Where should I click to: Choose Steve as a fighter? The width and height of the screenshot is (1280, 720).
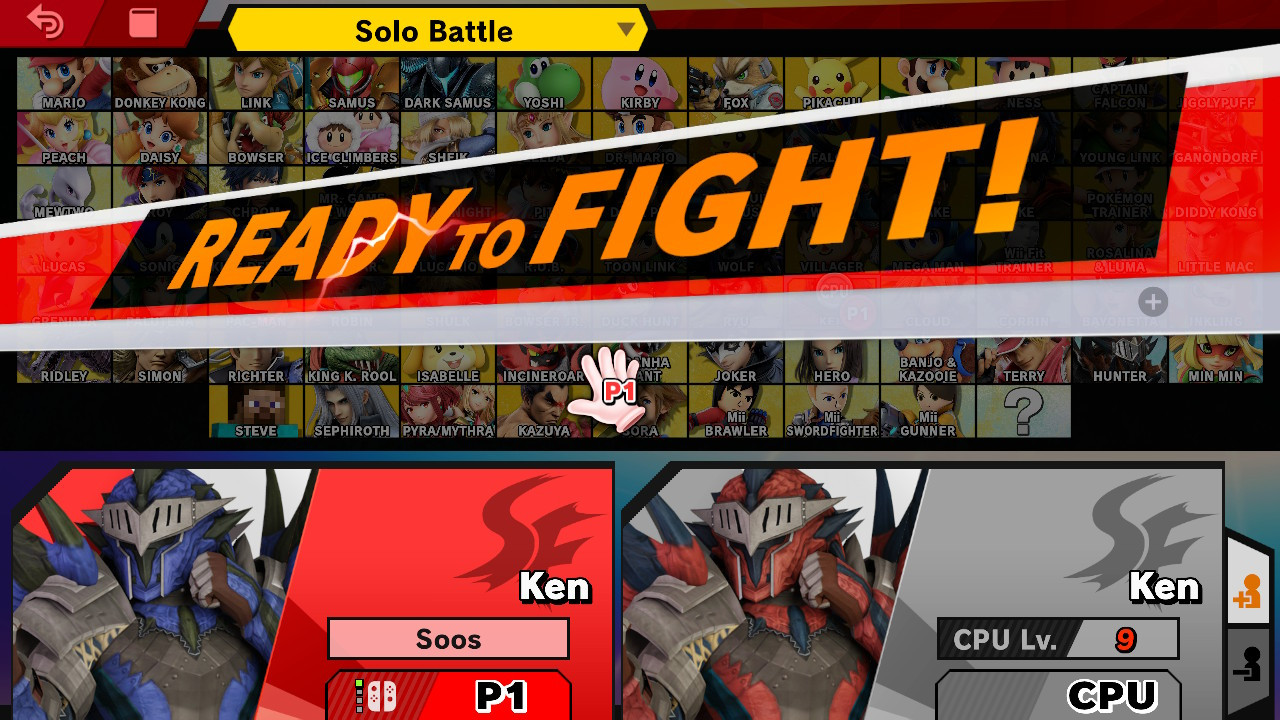[255, 410]
